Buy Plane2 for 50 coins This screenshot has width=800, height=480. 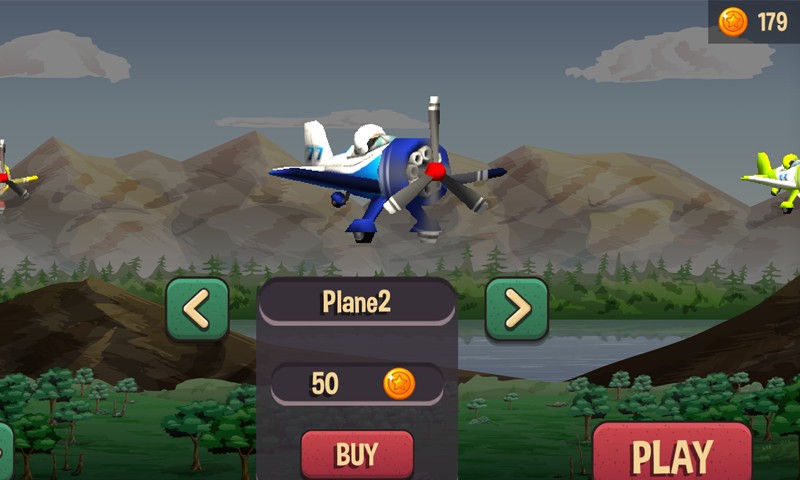click(x=357, y=455)
